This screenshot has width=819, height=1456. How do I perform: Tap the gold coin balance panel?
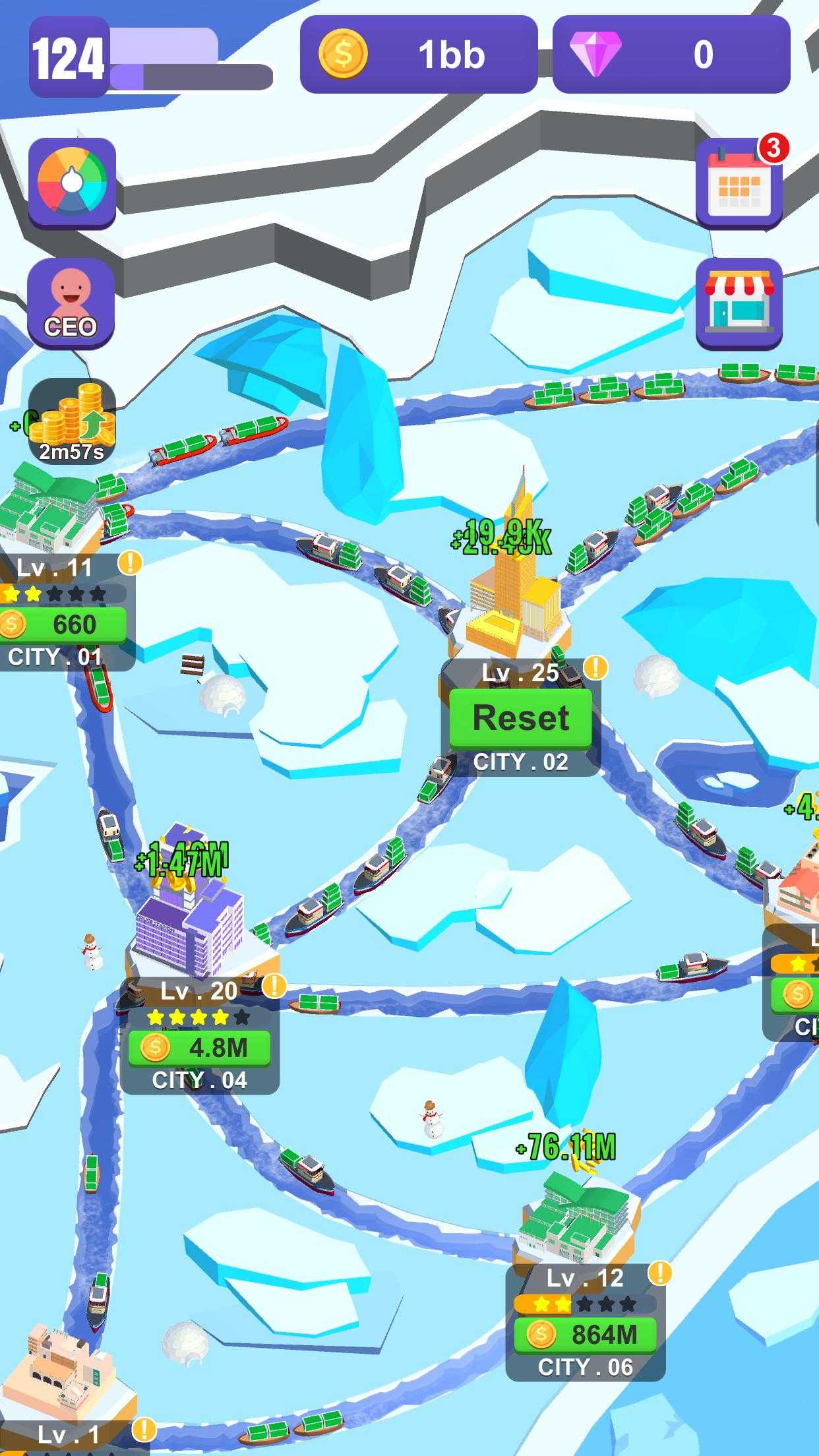click(419, 54)
